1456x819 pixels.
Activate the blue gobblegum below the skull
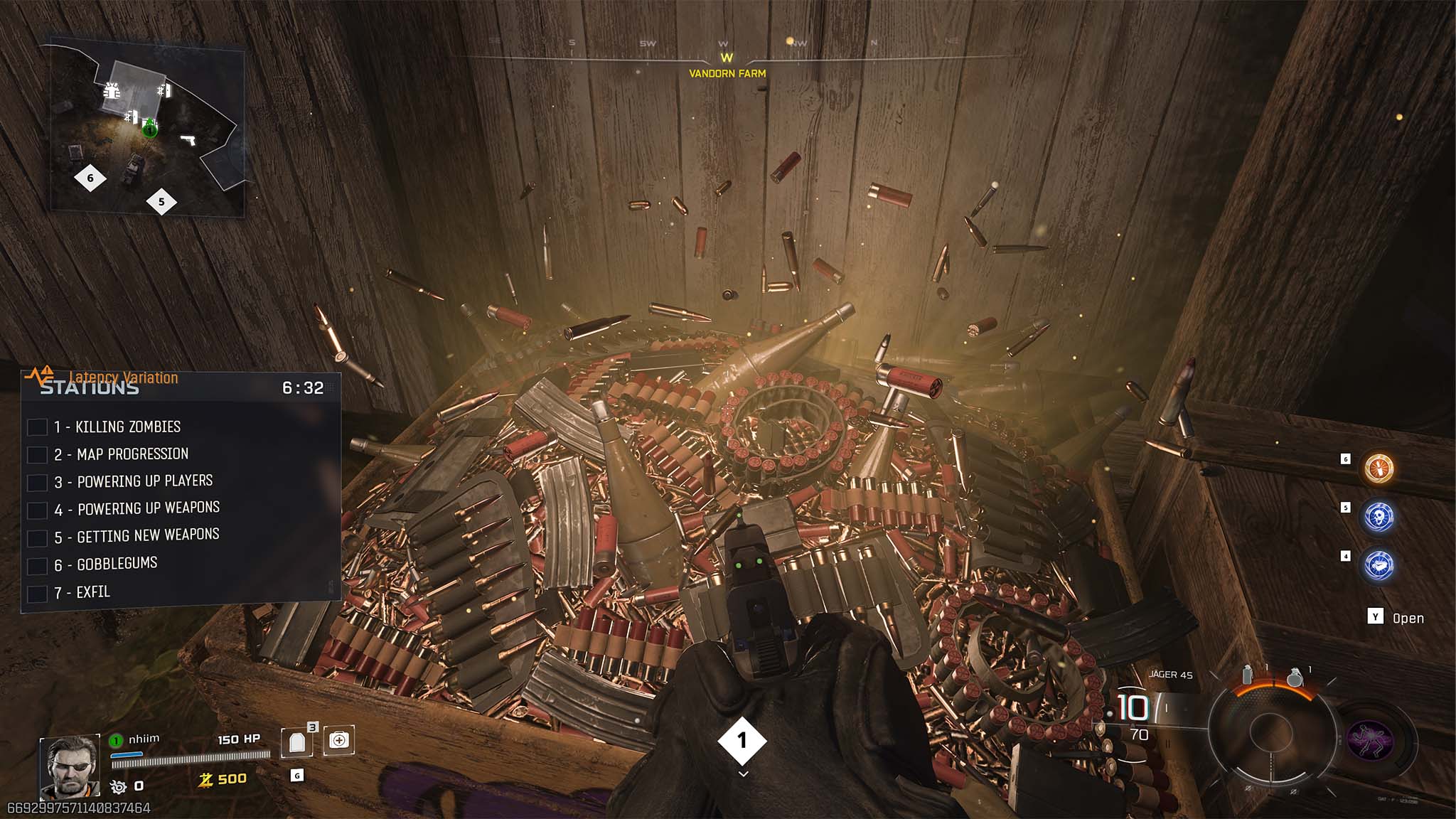pyautogui.click(x=1379, y=566)
